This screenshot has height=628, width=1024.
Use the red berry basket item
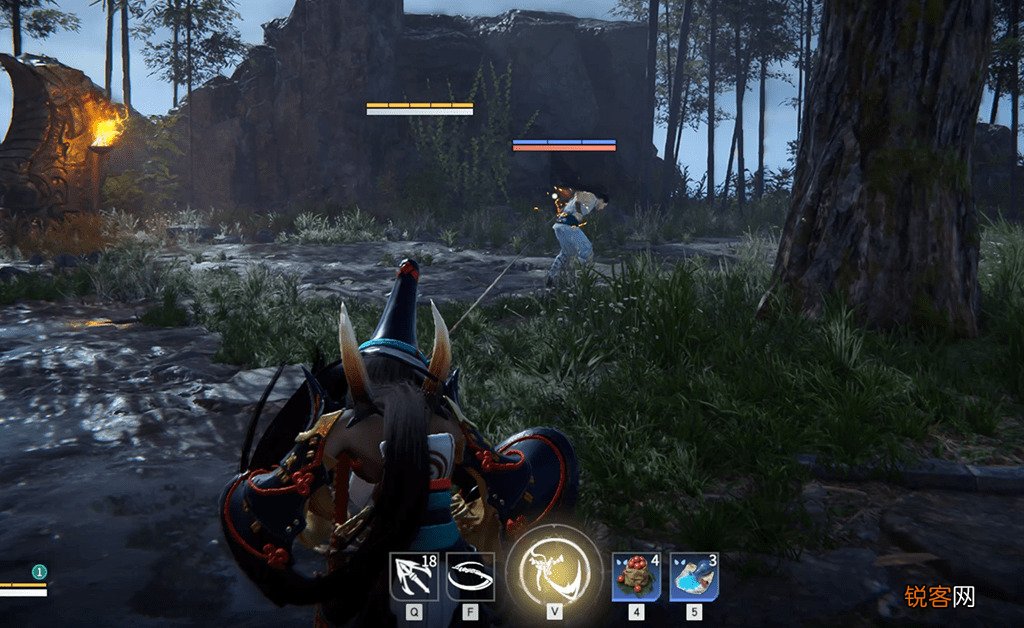[636, 577]
